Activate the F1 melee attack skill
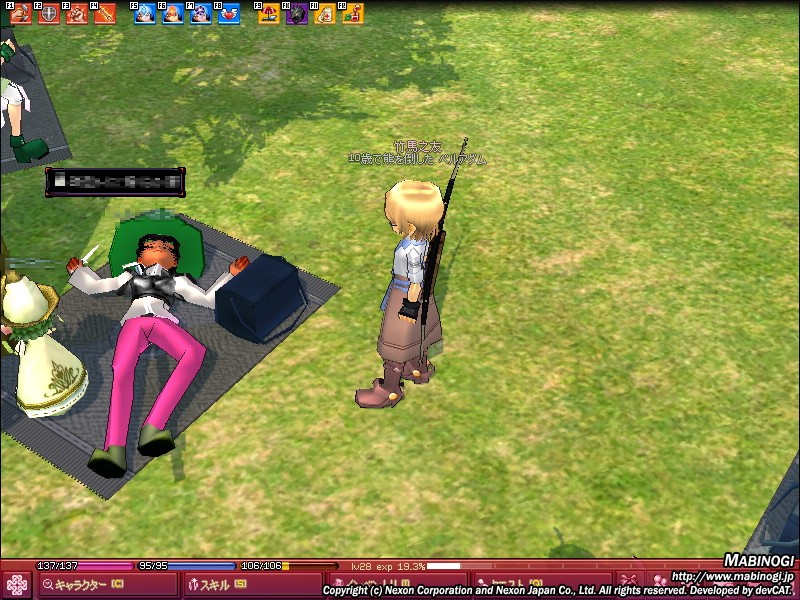800x600 pixels. 20,14
